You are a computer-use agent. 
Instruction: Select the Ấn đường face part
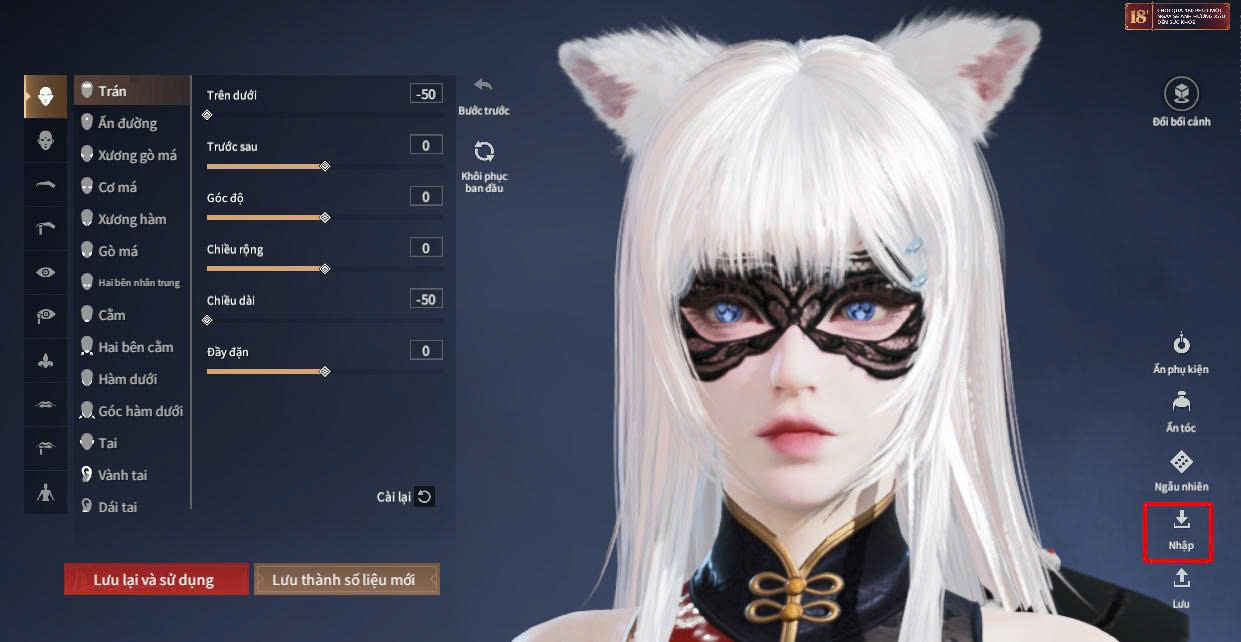point(127,123)
